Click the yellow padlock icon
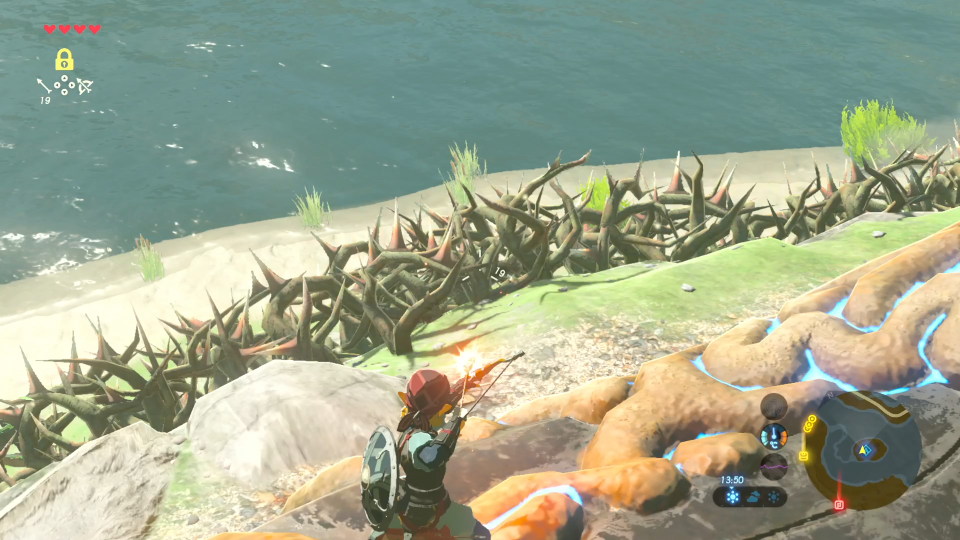The width and height of the screenshot is (960, 540). (x=64, y=59)
